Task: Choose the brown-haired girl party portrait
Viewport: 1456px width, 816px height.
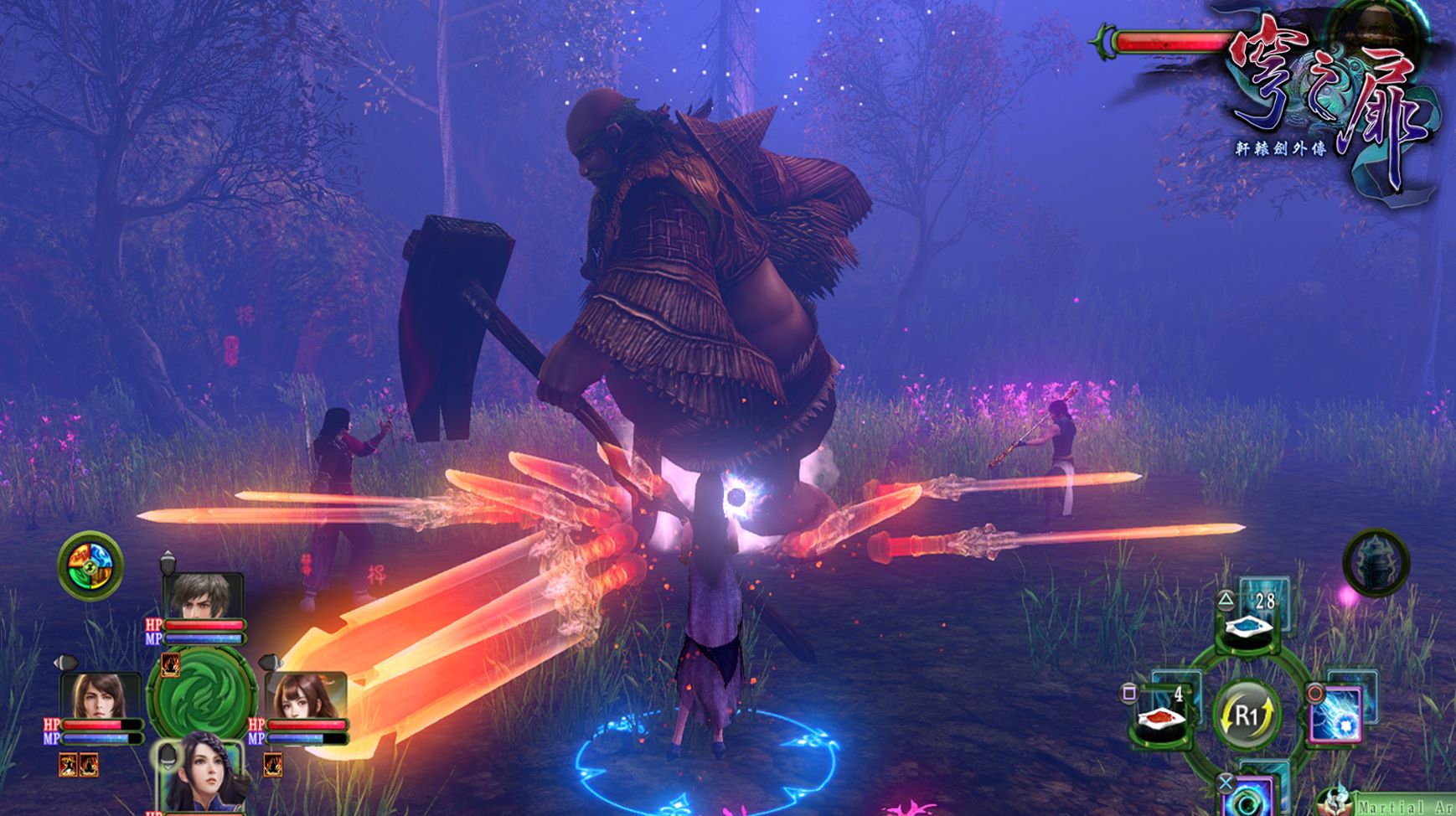Action: pyautogui.click(x=306, y=695)
